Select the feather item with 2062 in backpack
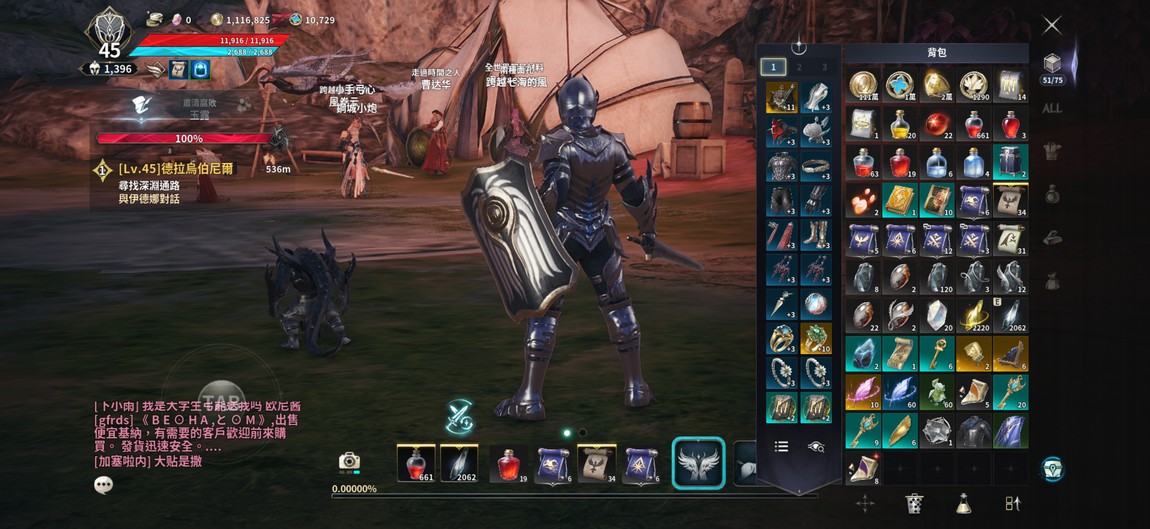Viewport: 1150px width, 529px height. [x=1010, y=316]
